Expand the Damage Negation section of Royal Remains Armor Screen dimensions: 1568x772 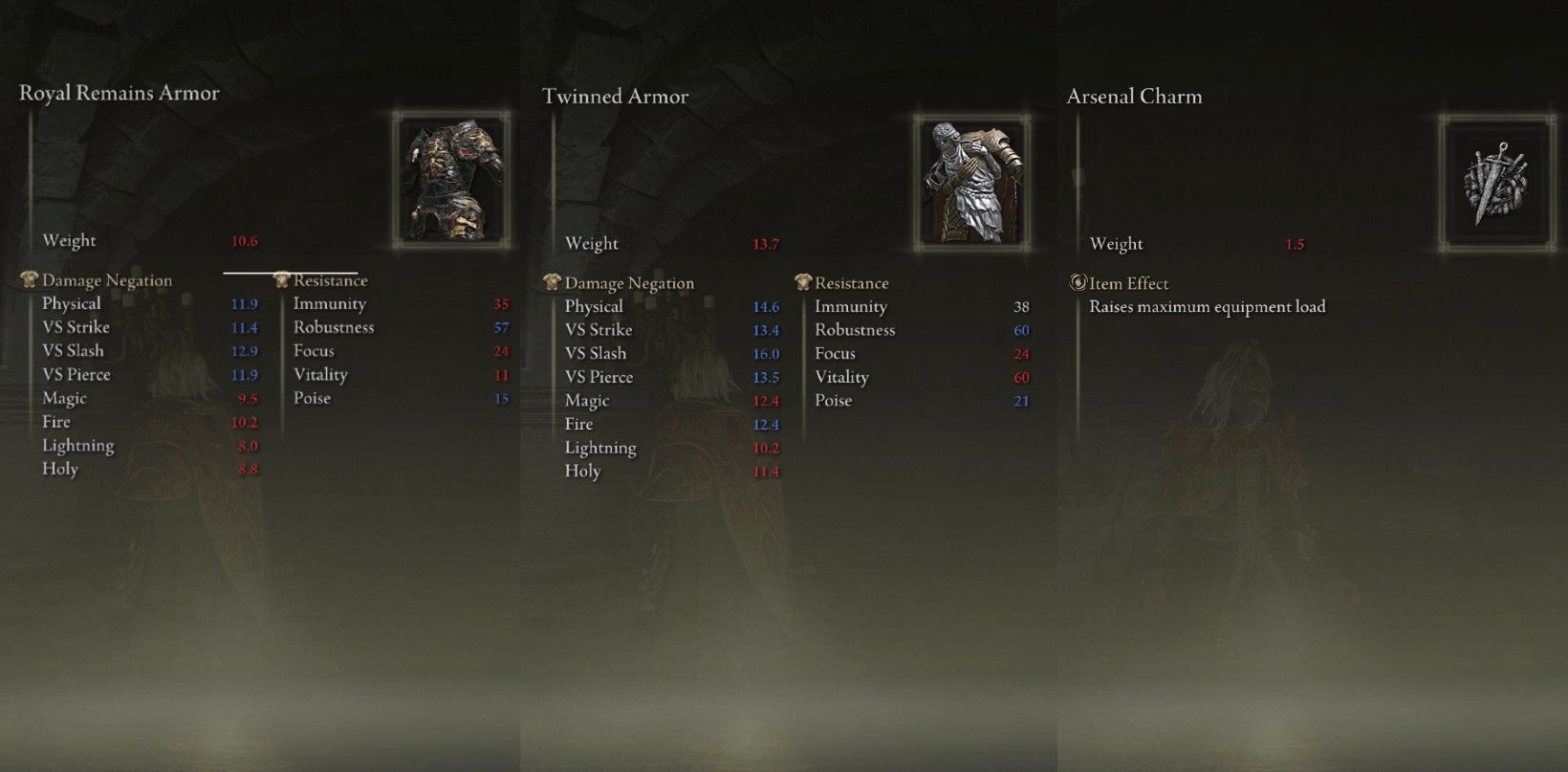(107, 279)
